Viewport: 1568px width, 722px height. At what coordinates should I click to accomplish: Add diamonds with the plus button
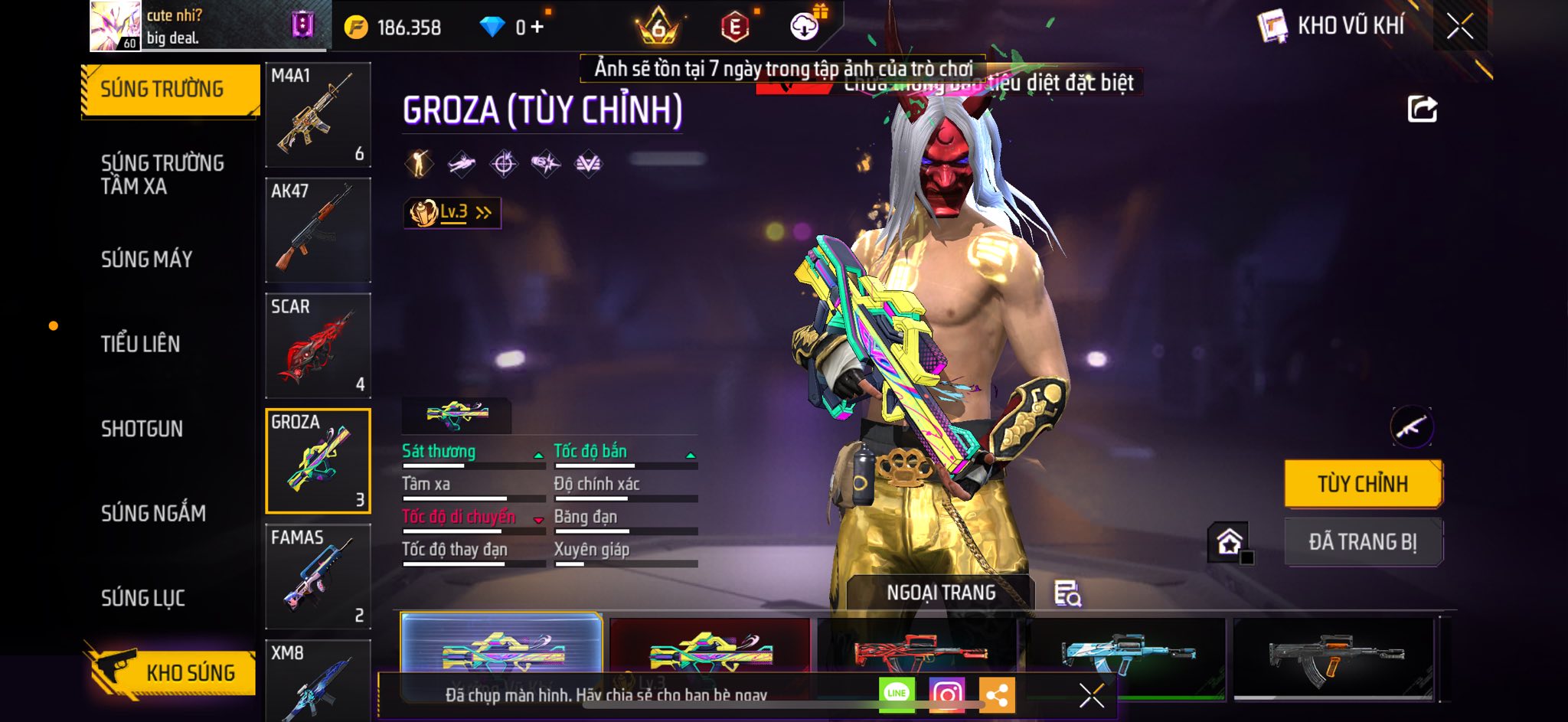(x=537, y=28)
